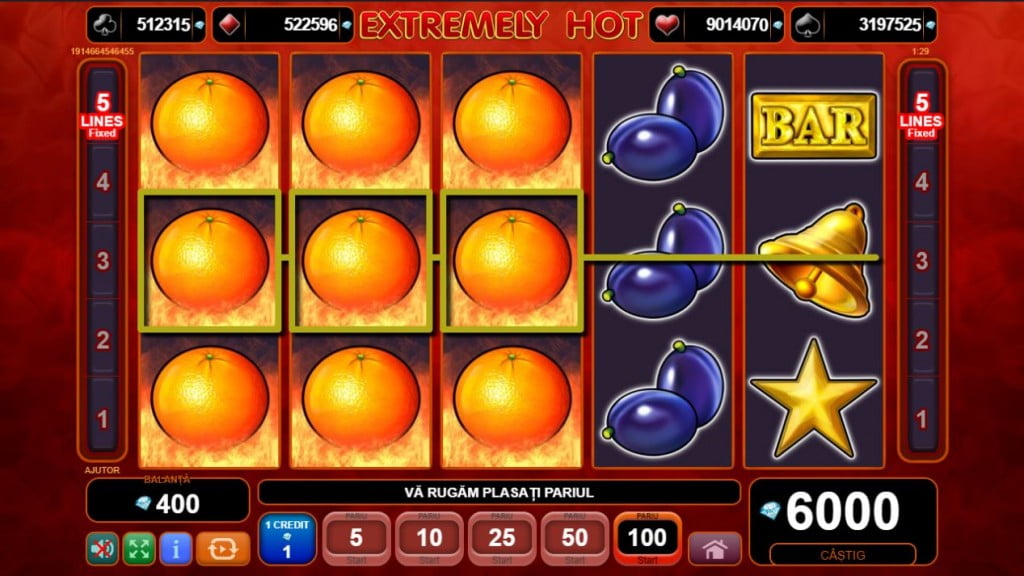Open the blue info paytable button
Screen dimensions: 1024x576
176,548
